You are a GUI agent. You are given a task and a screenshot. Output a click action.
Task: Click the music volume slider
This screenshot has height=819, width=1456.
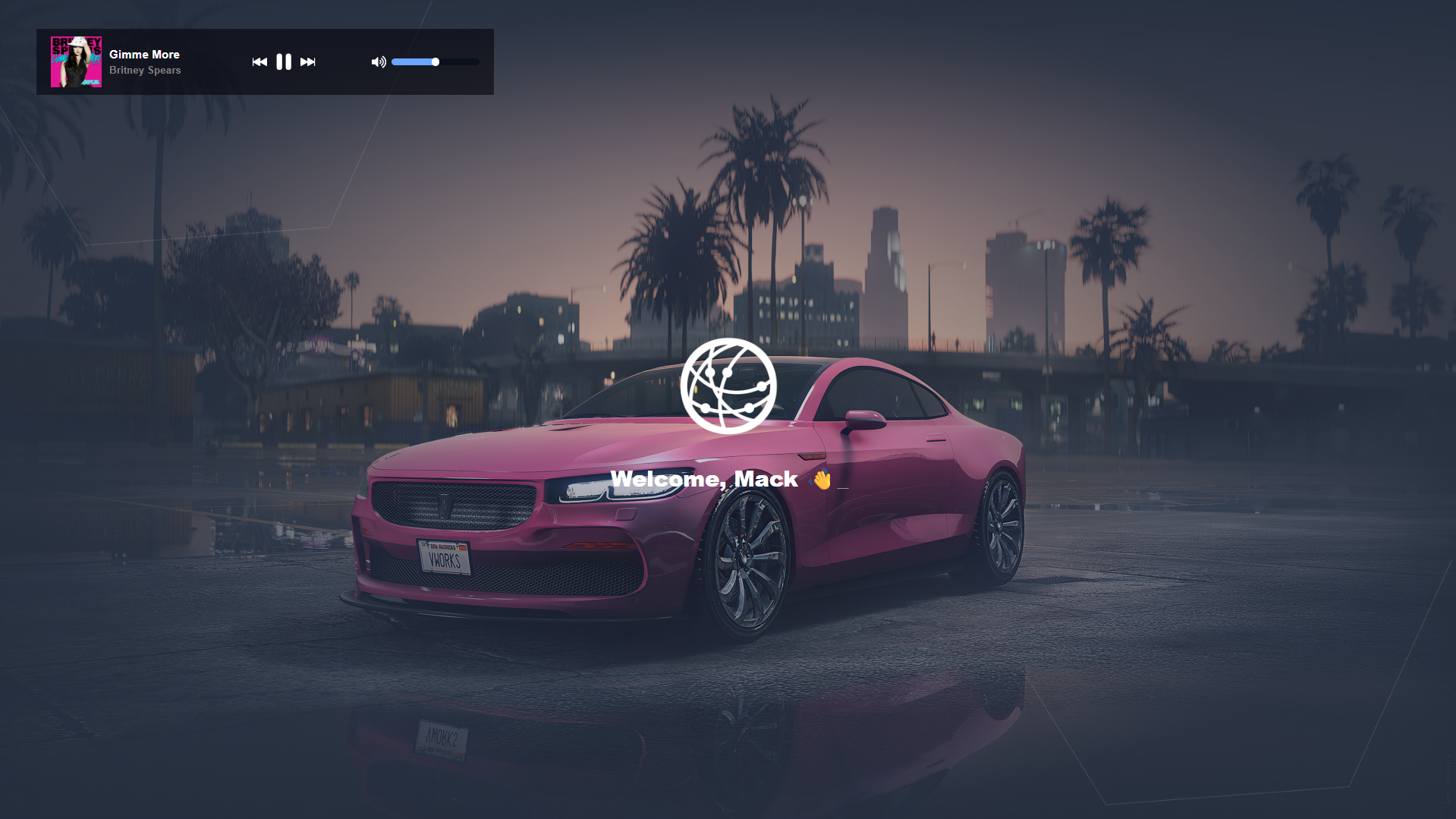click(435, 62)
